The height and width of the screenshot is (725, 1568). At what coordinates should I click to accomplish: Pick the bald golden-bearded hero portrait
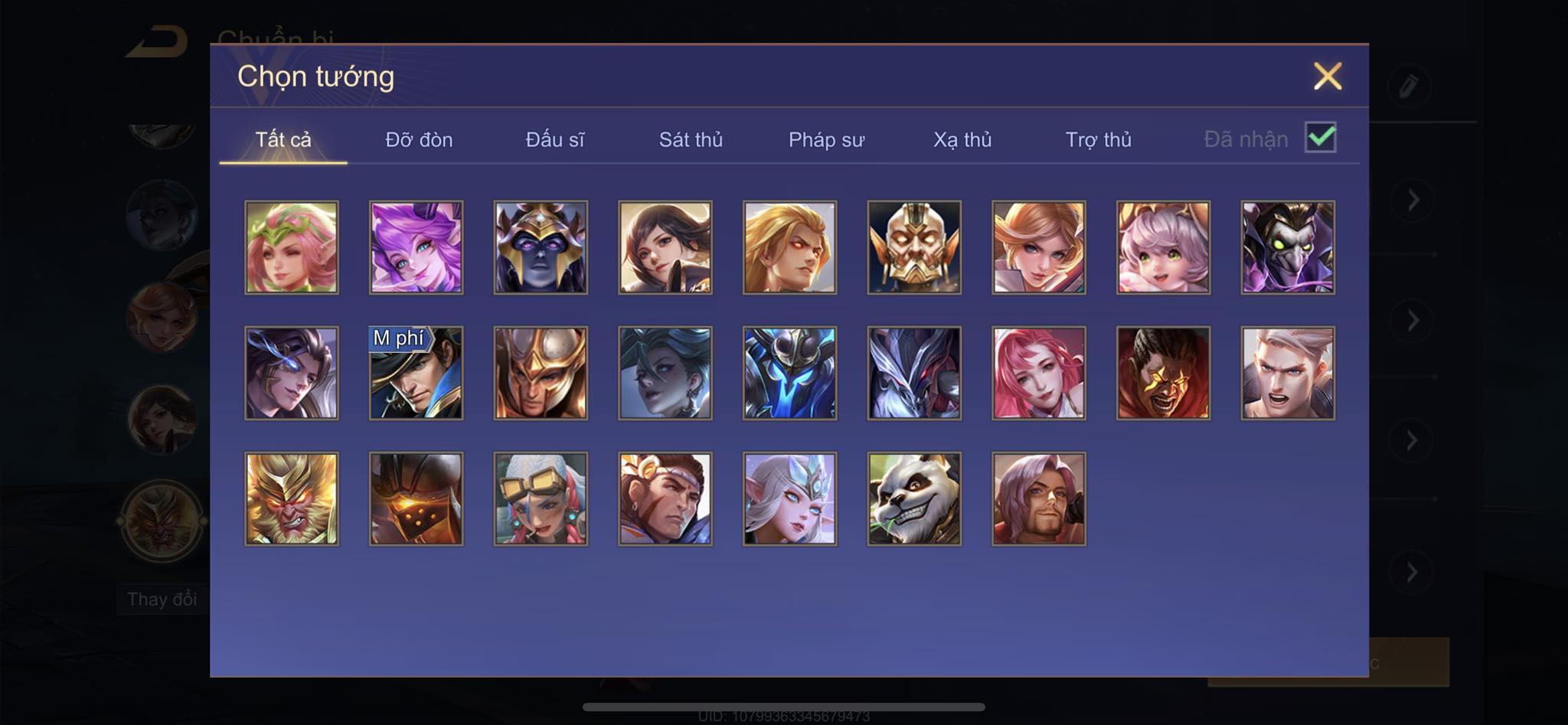(914, 247)
